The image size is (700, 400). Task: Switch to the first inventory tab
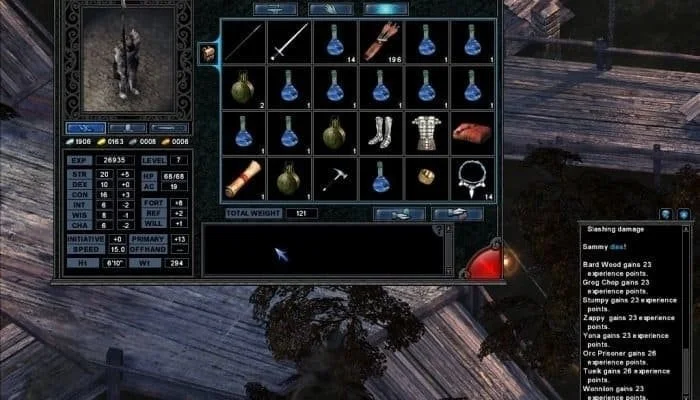pos(274,9)
